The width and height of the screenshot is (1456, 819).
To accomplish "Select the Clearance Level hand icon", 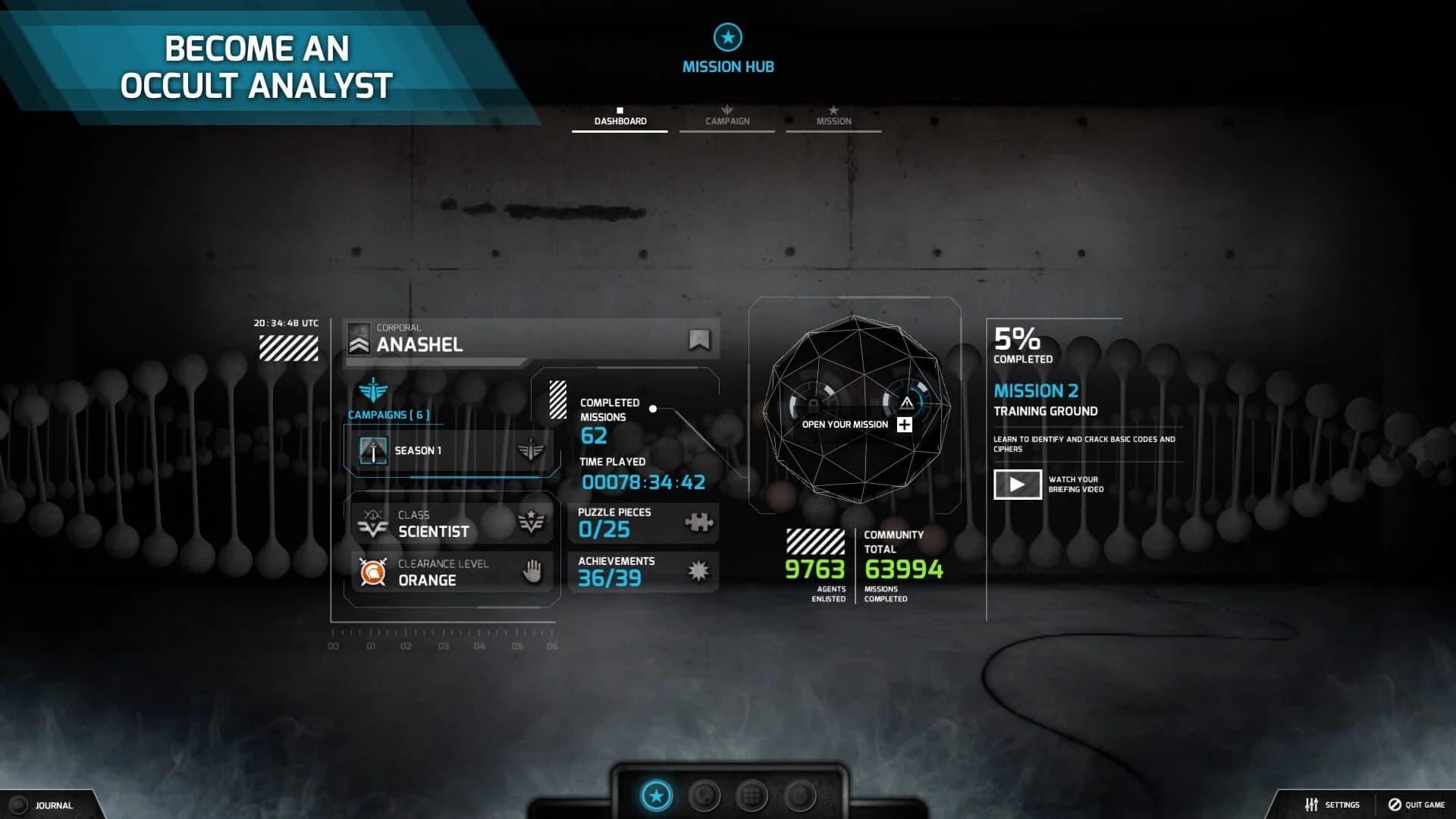I will (x=532, y=573).
